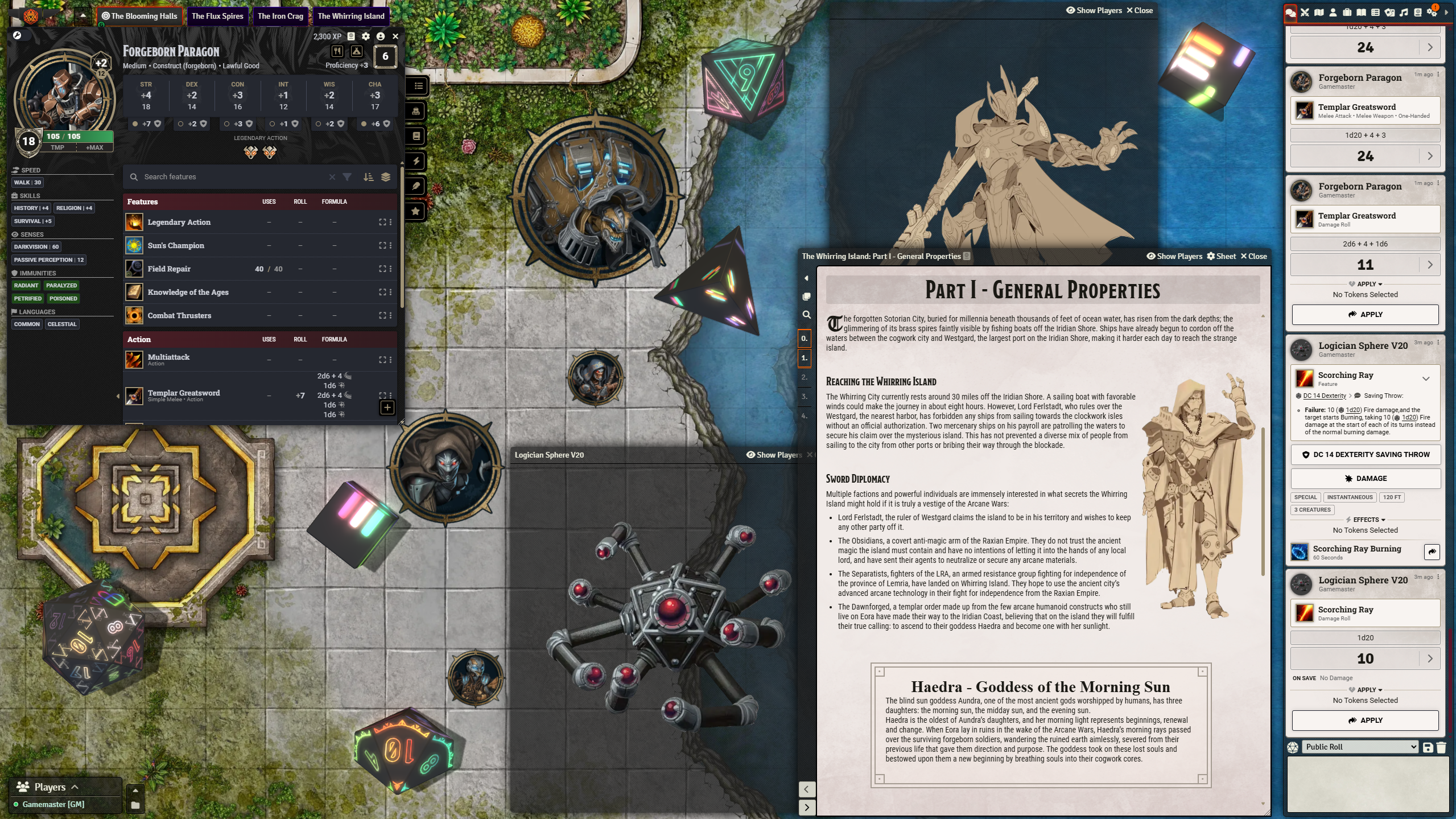Click the search magnifier in the Whirring Island journal
This screenshot has height=819, width=1456.
coord(806,314)
